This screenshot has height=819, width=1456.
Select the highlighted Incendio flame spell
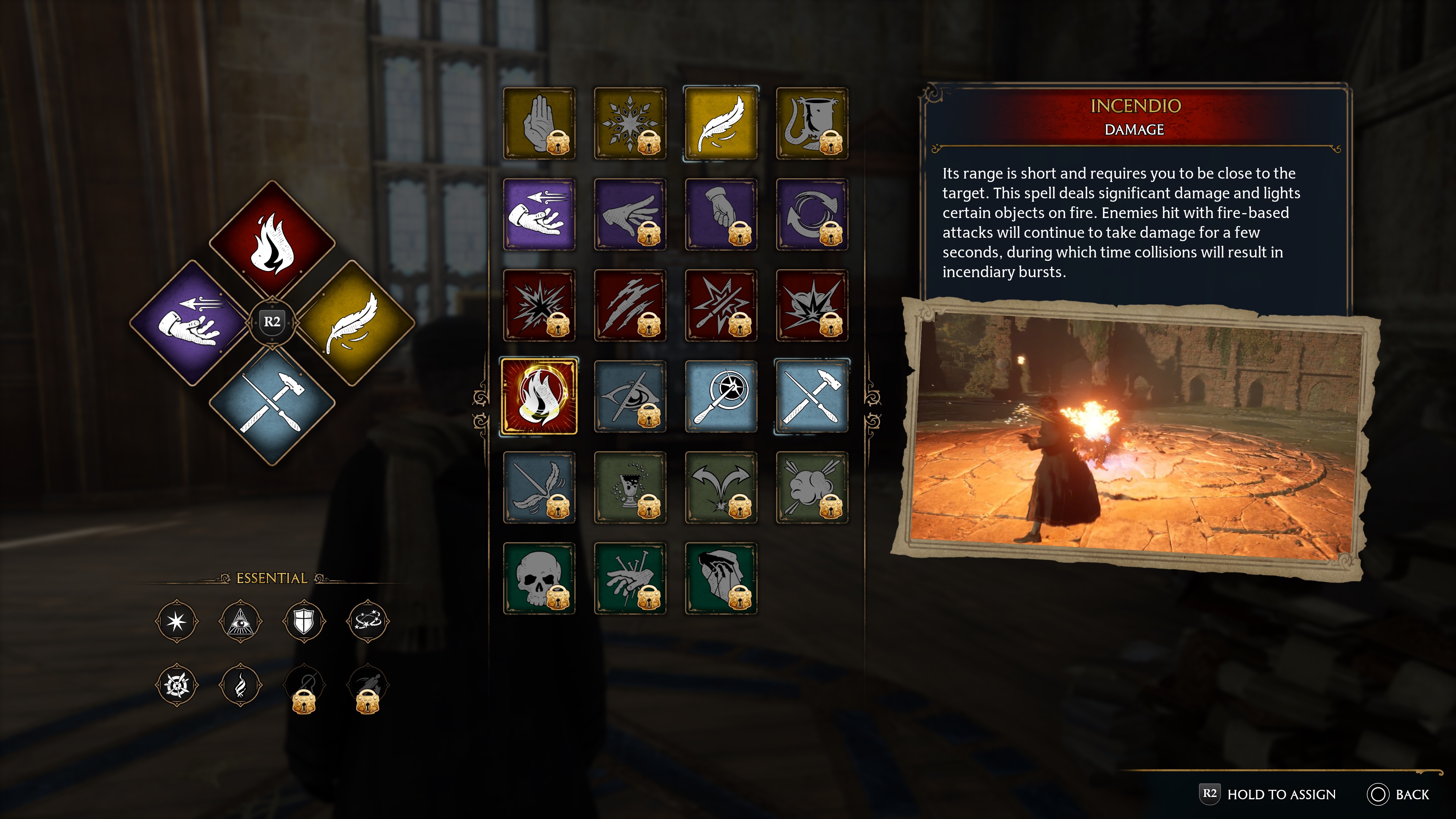pyautogui.click(x=539, y=396)
